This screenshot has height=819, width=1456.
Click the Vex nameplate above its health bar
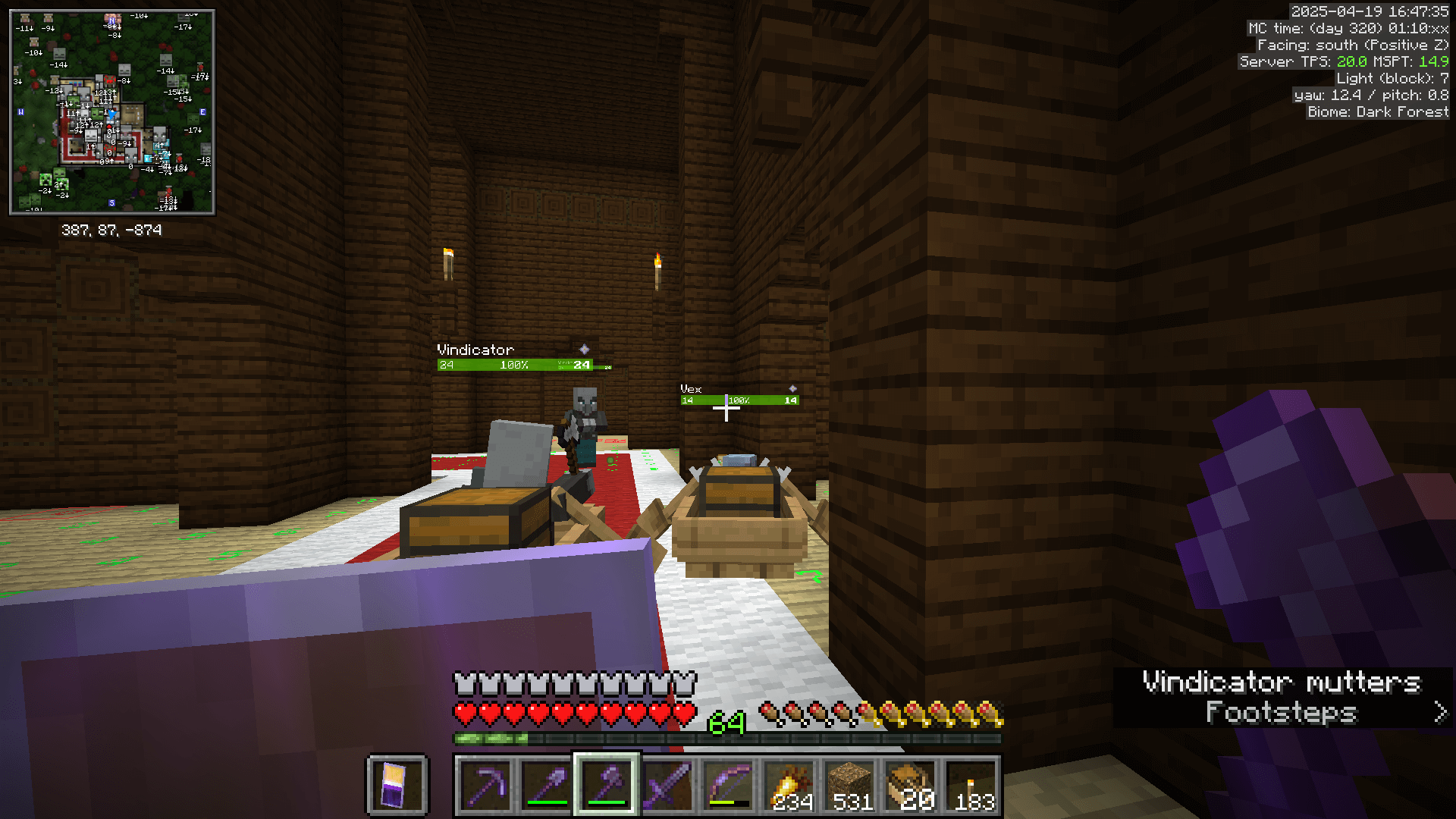pos(691,389)
